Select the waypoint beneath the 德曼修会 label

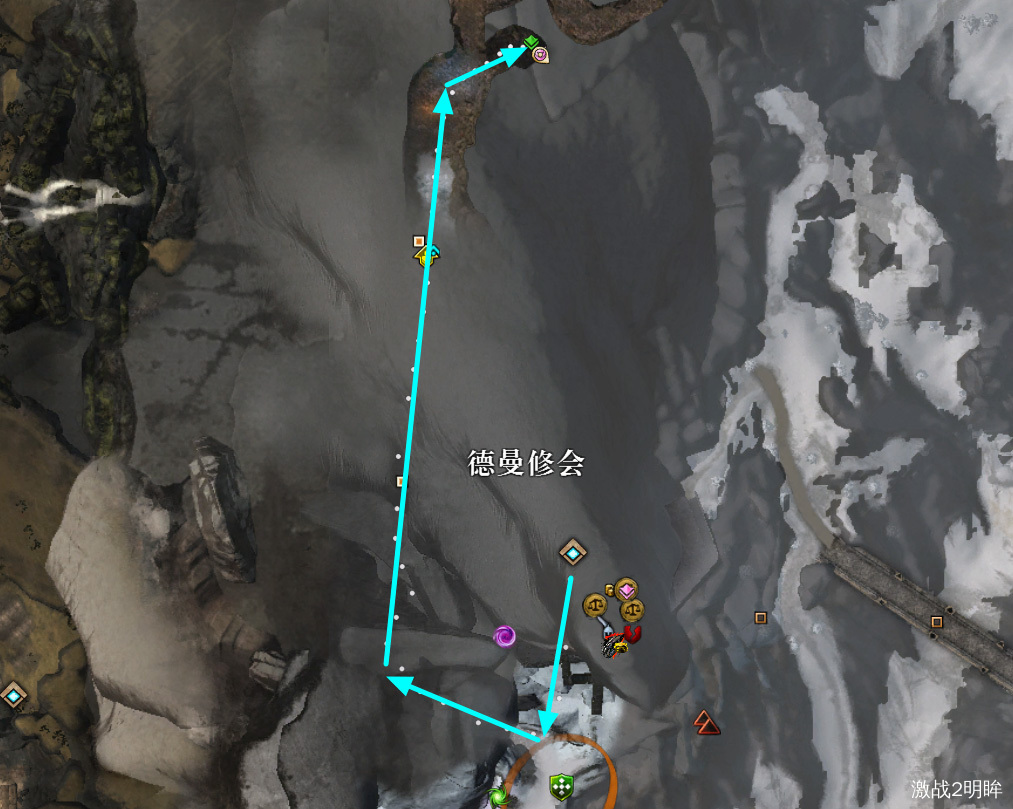click(x=572, y=551)
